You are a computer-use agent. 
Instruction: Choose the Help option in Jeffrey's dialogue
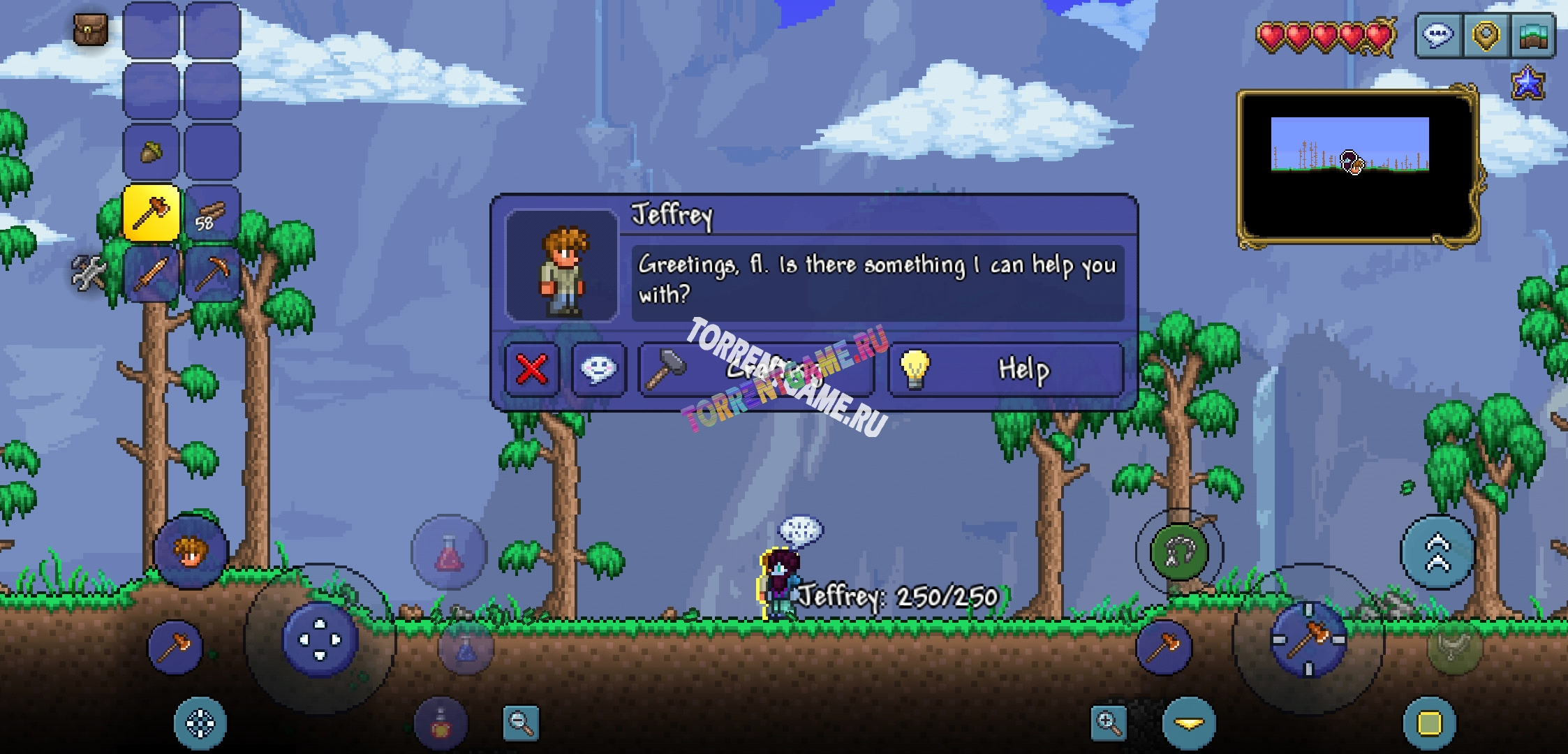[x=1005, y=369]
